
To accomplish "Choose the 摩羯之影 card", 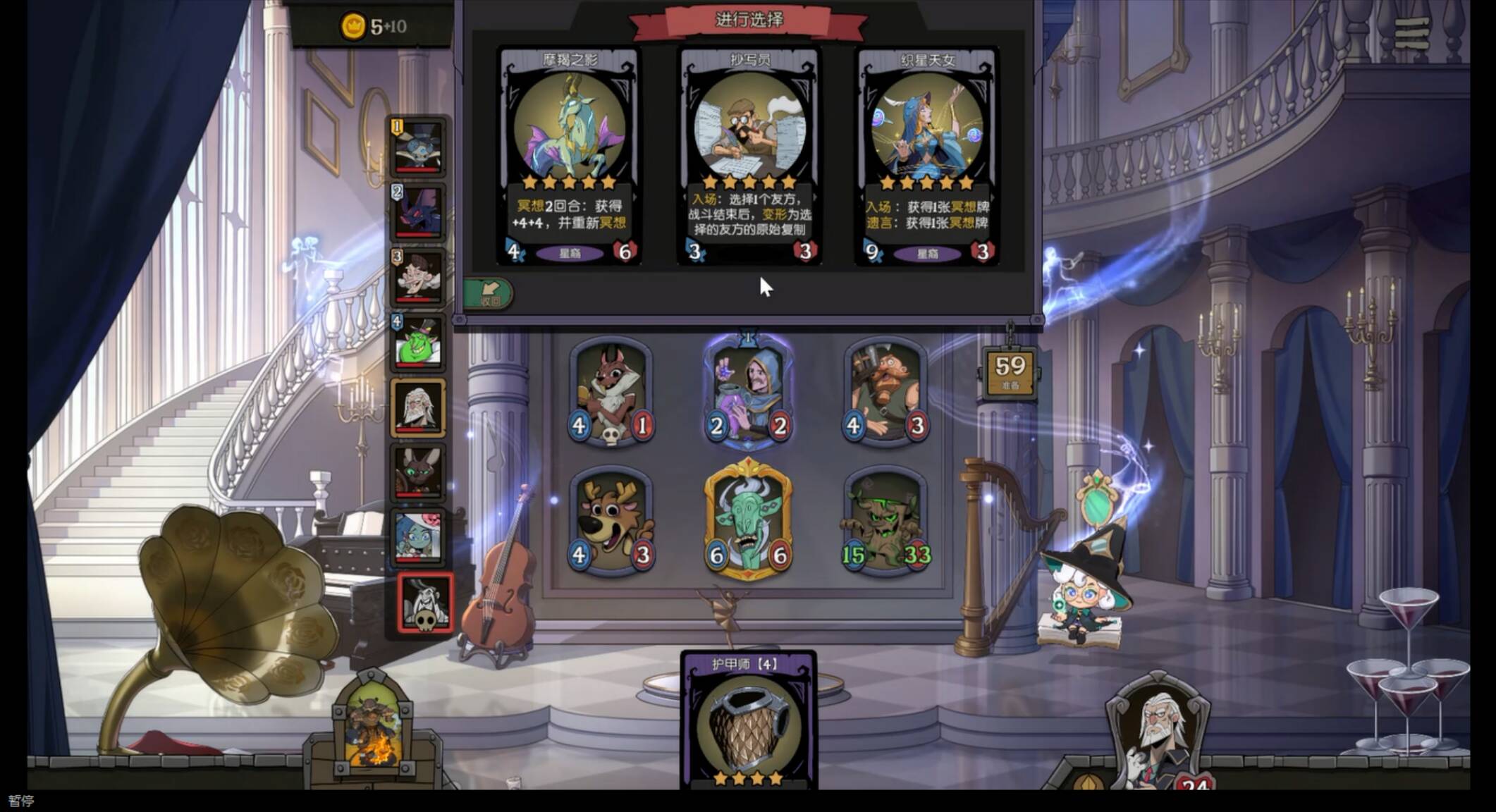I will pyautogui.click(x=569, y=155).
